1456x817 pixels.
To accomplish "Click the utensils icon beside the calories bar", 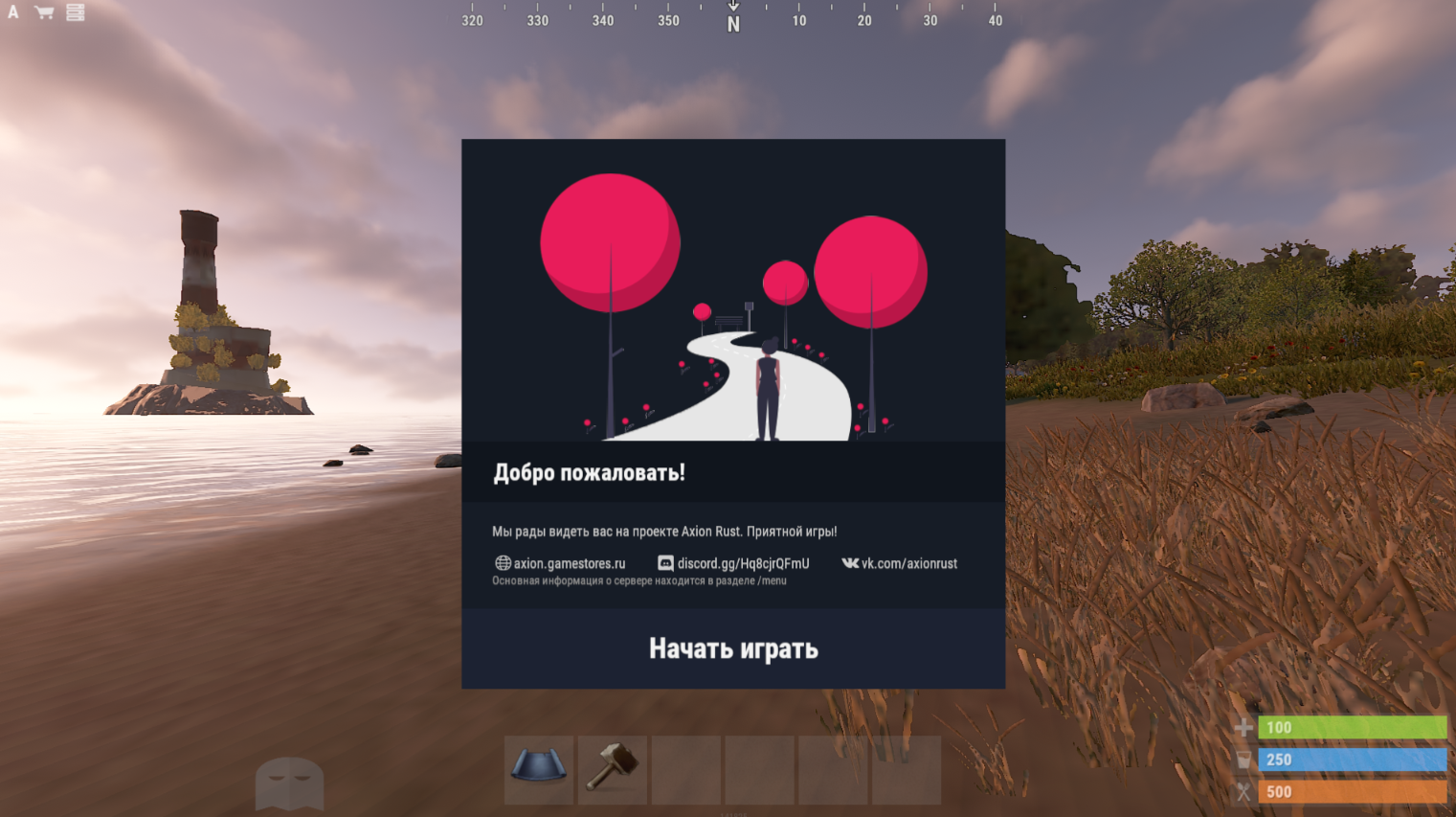I will tap(1243, 792).
